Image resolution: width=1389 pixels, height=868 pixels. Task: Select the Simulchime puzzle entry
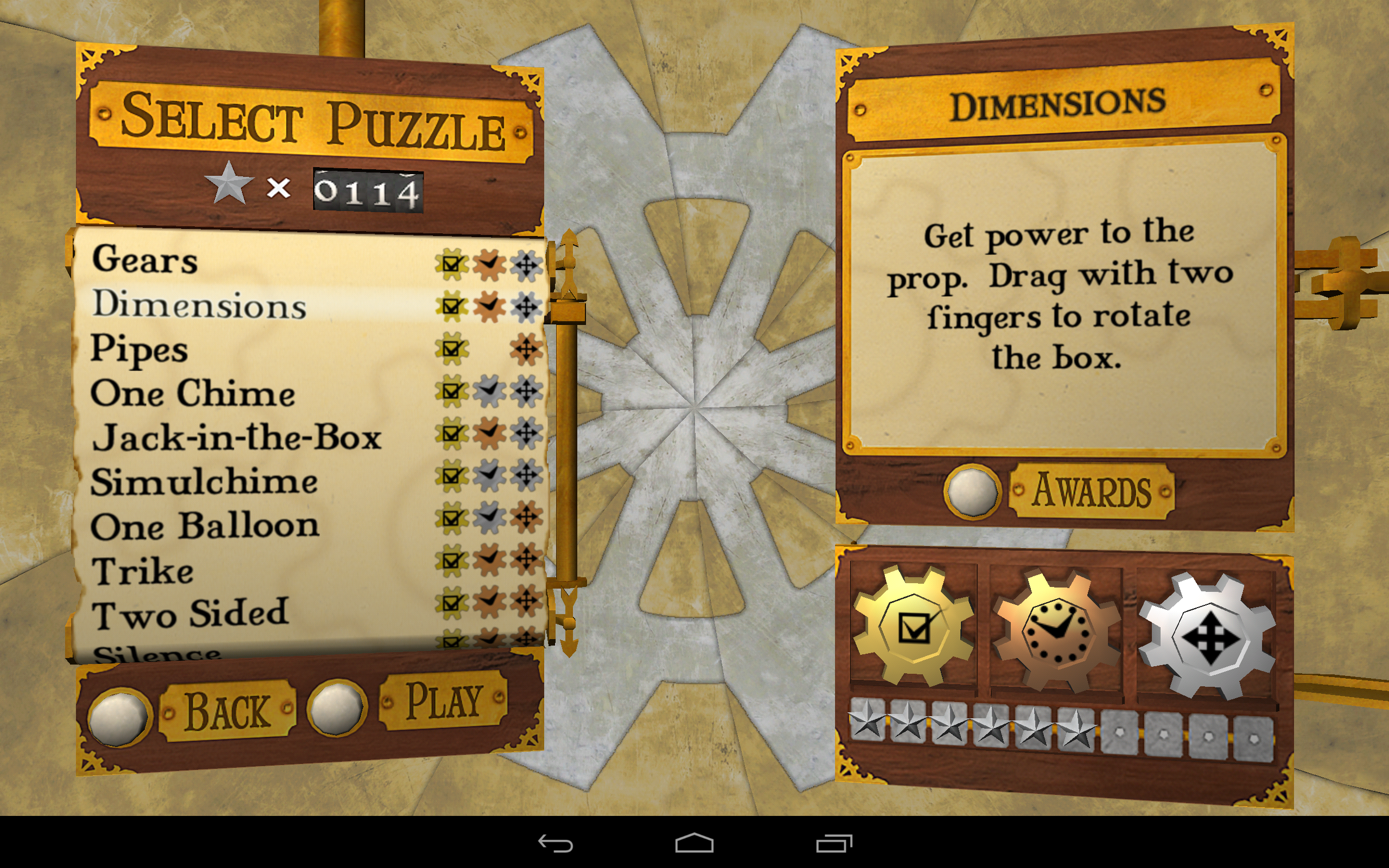204,481
